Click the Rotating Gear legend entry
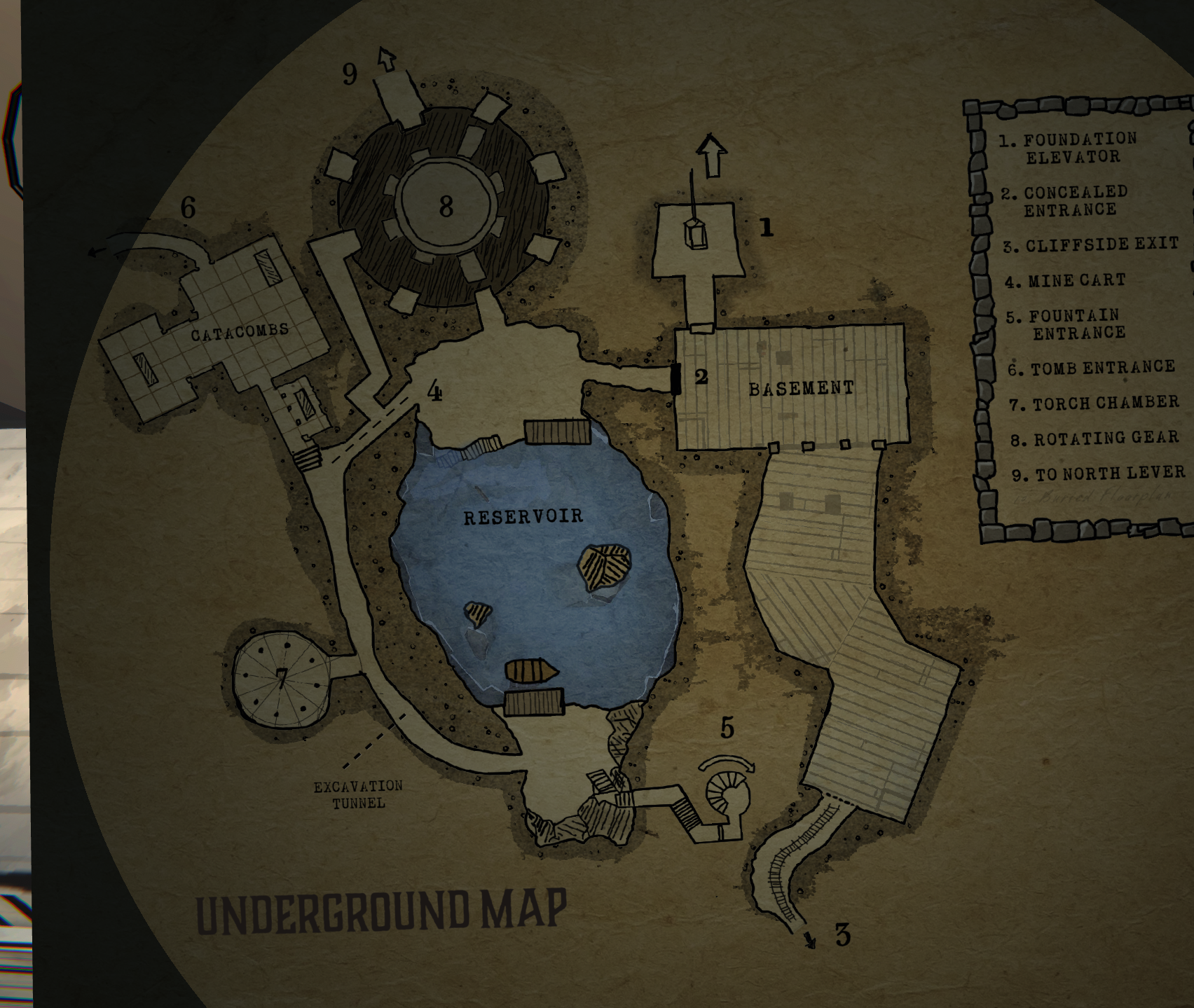 click(1096, 439)
